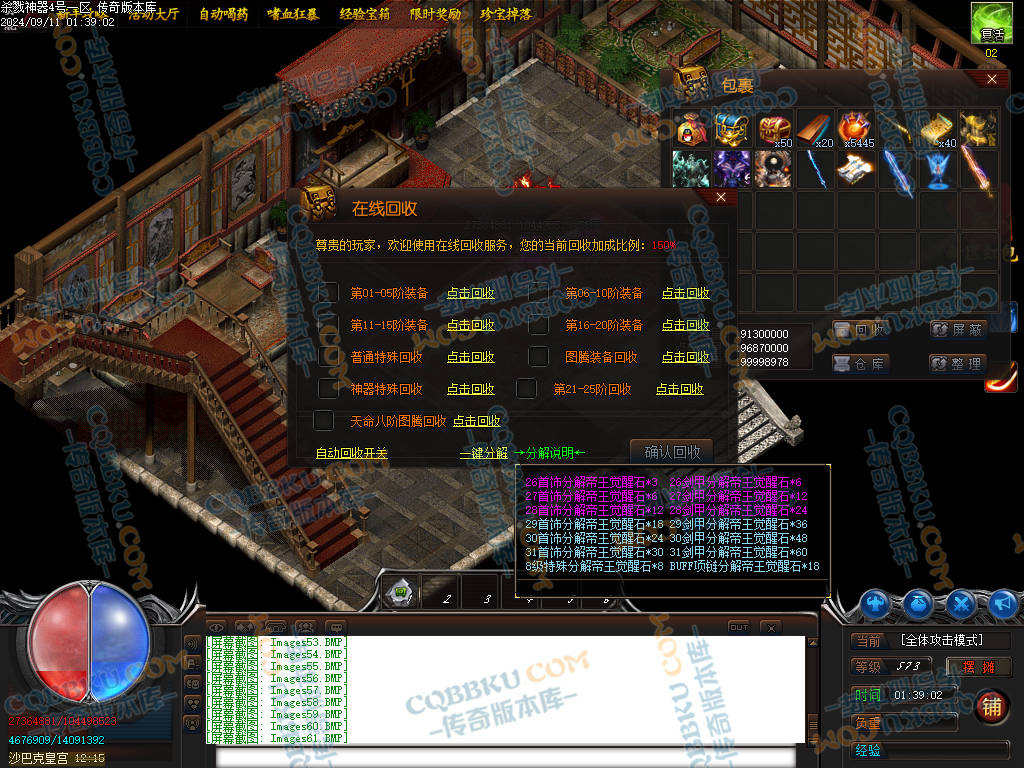1024x768 pixels.
Task: Close the 包裹 bag window
Action: pyautogui.click(x=991, y=79)
